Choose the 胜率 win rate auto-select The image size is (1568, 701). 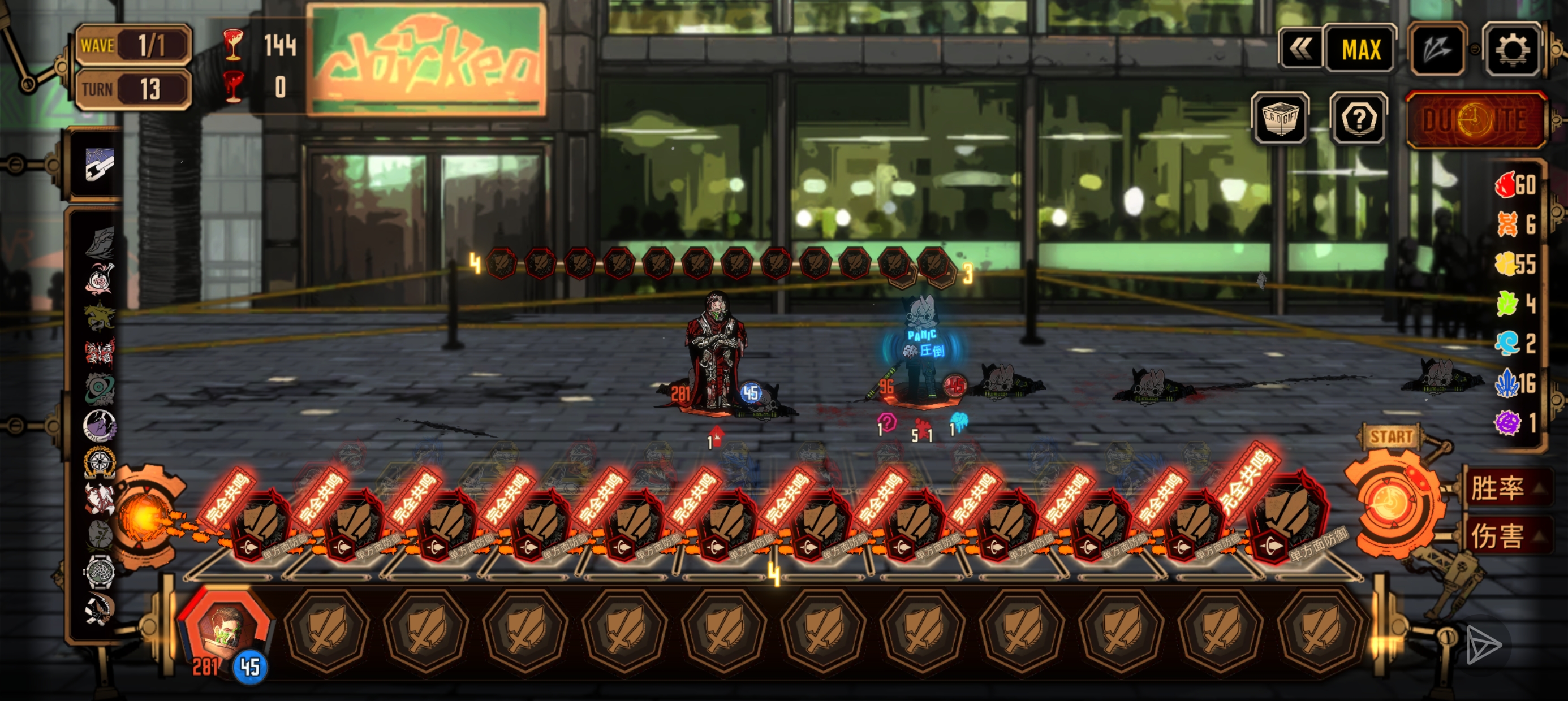coord(1498,488)
